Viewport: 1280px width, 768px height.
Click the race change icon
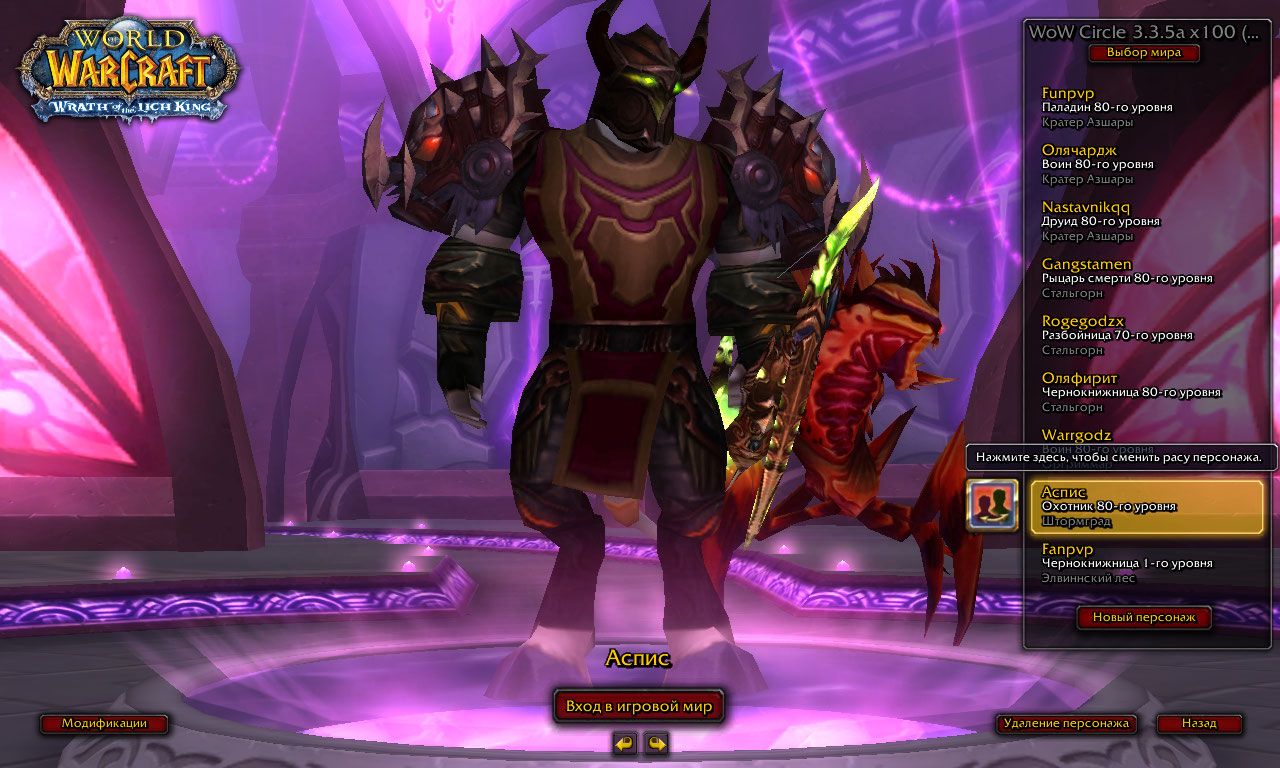pos(992,505)
